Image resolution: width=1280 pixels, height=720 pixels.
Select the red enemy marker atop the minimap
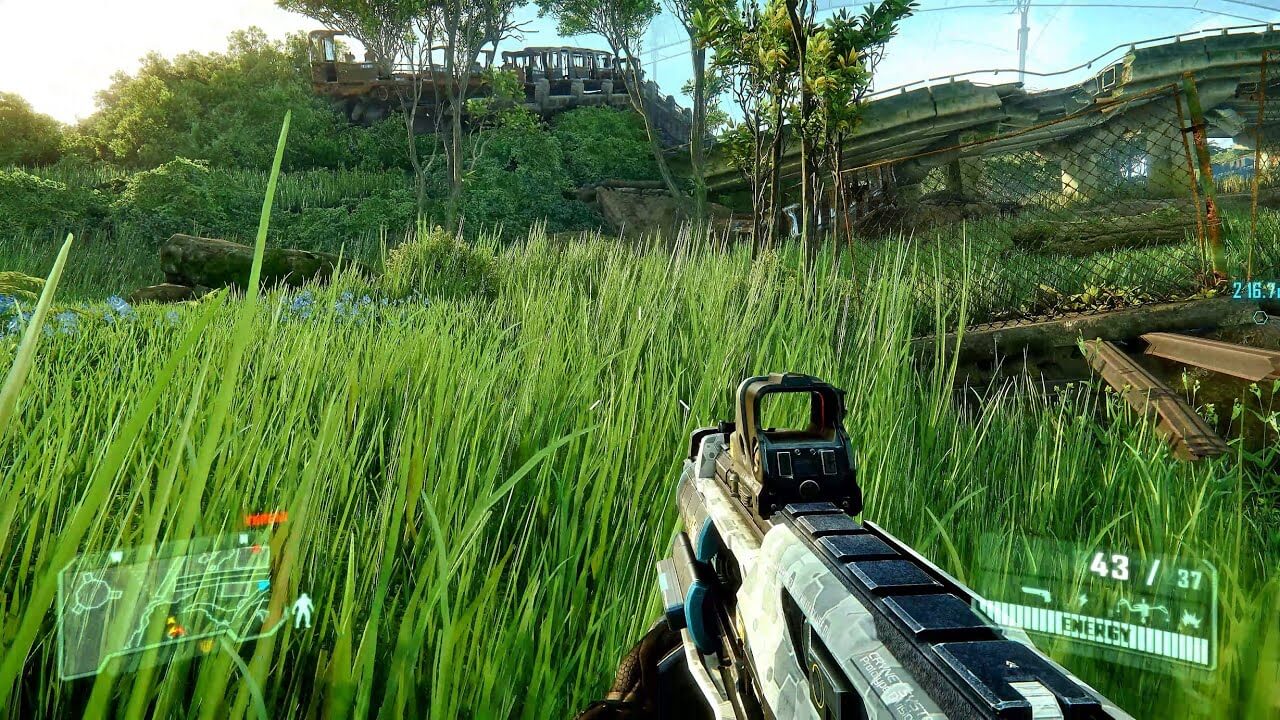[x=255, y=547]
